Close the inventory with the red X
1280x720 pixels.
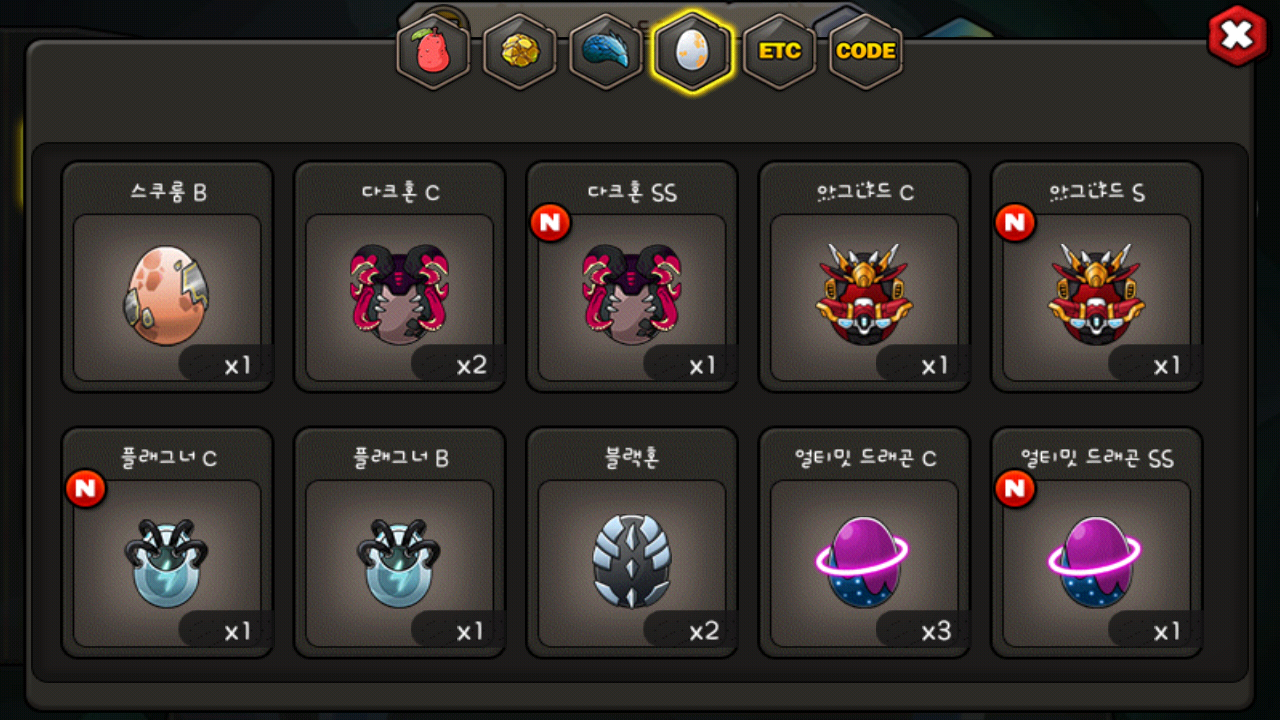1237,37
